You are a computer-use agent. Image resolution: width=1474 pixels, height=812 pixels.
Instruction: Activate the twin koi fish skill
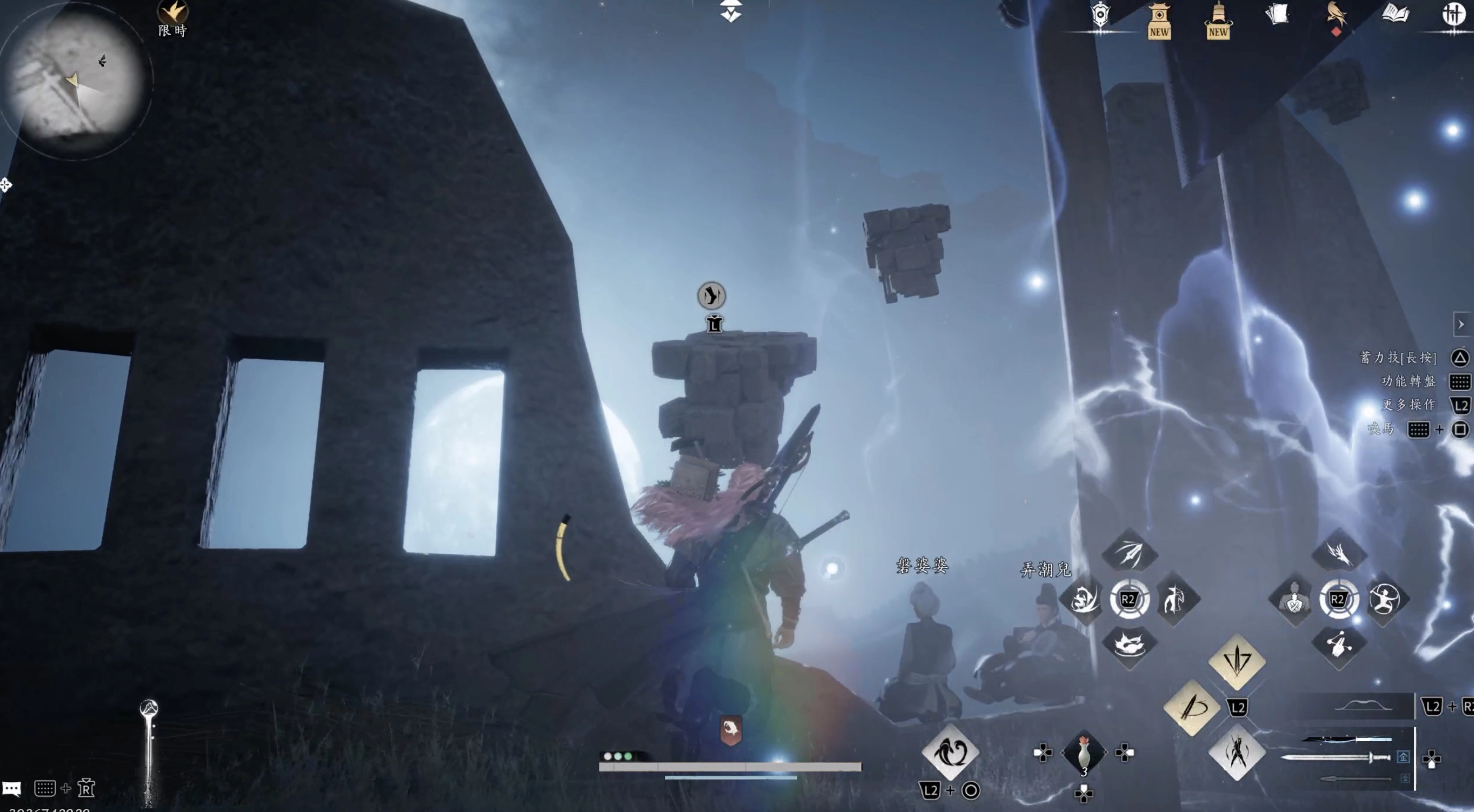point(951,752)
